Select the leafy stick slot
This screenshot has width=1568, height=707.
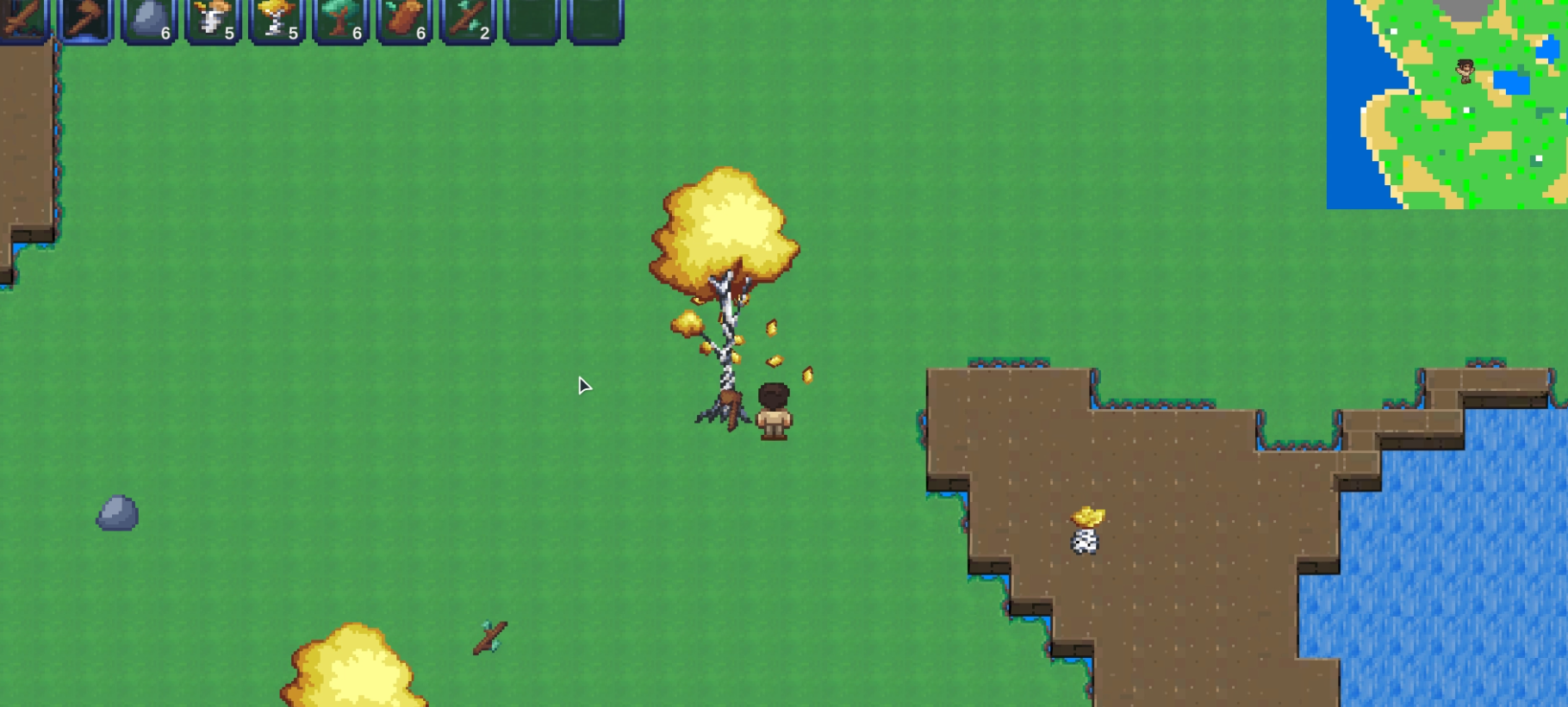[469, 19]
